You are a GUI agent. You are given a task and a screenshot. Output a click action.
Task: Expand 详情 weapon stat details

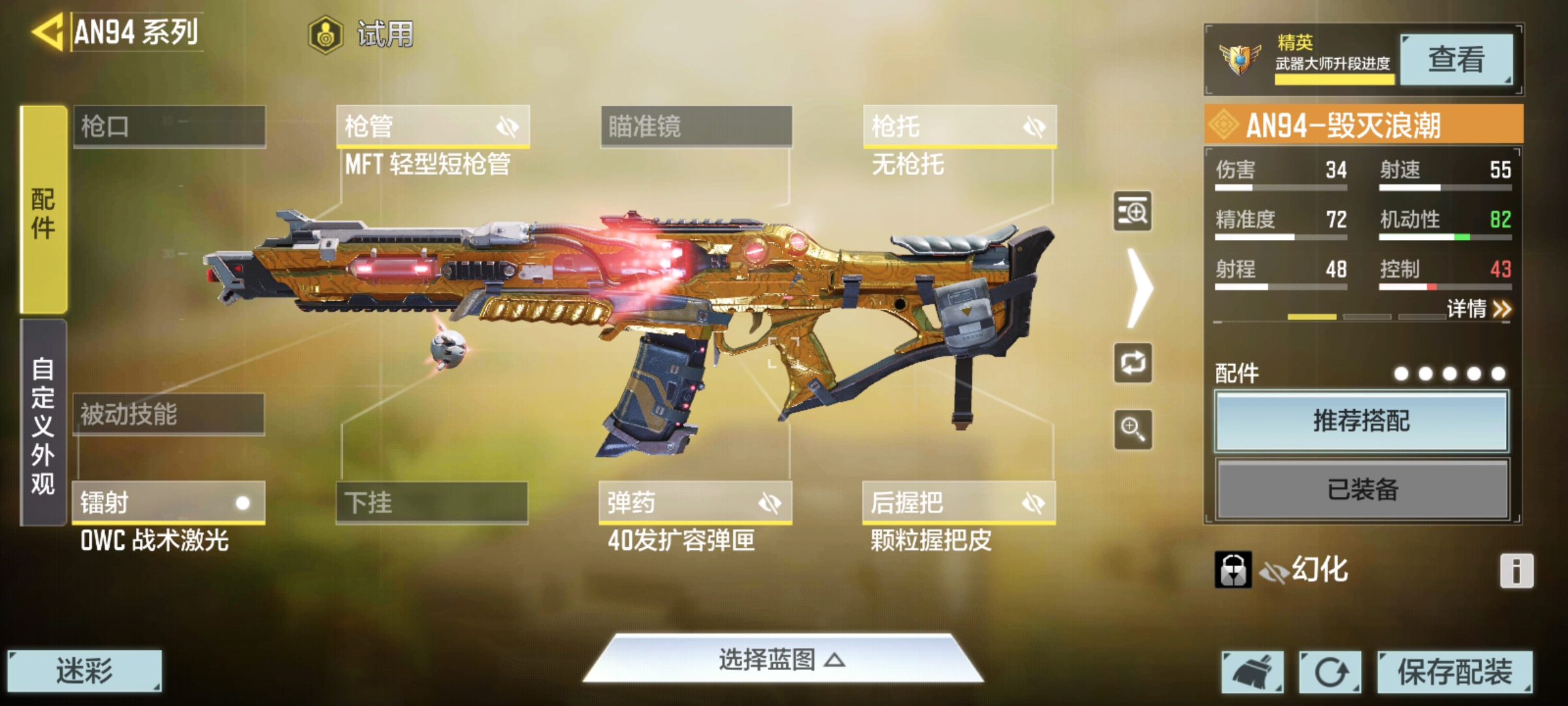[x=1478, y=309]
